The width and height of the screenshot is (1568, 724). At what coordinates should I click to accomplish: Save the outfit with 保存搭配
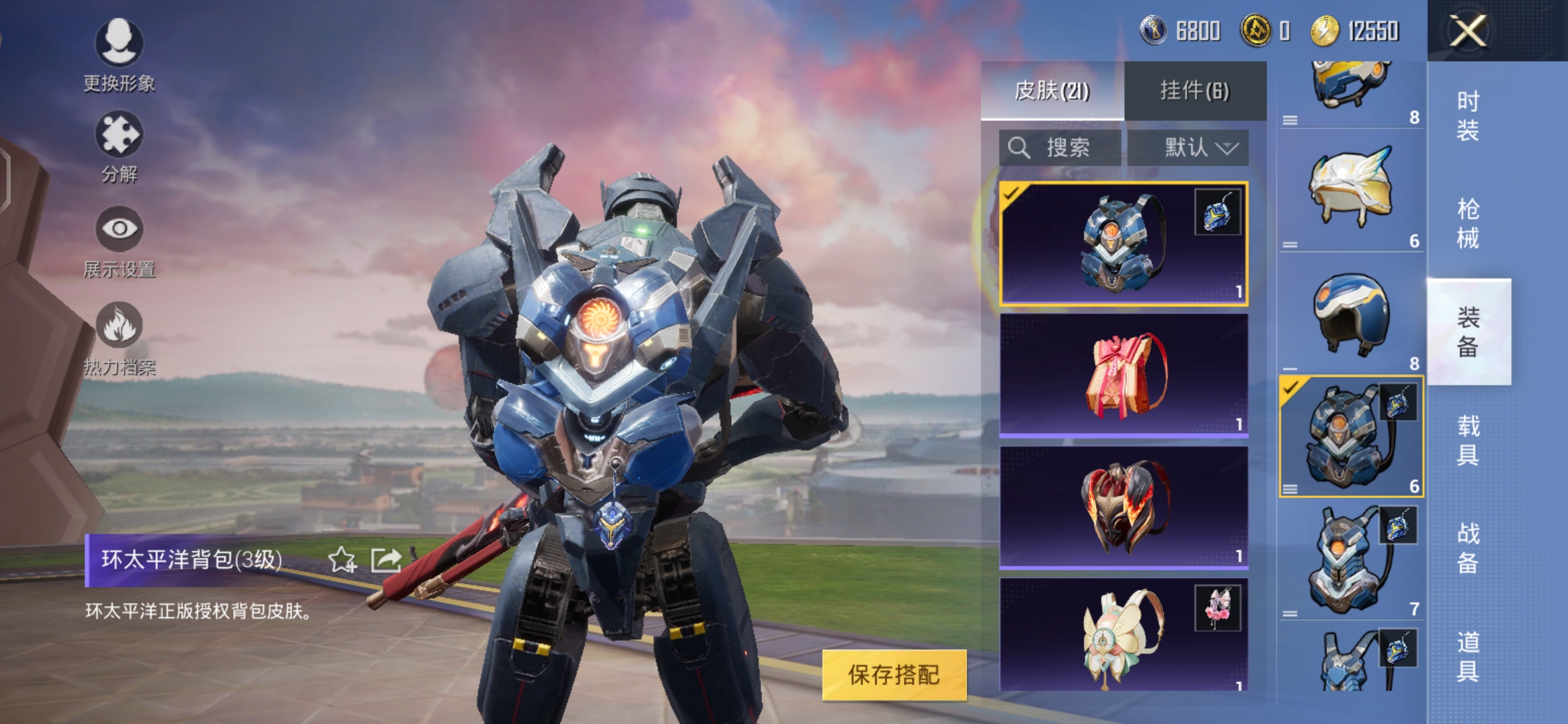click(x=893, y=674)
